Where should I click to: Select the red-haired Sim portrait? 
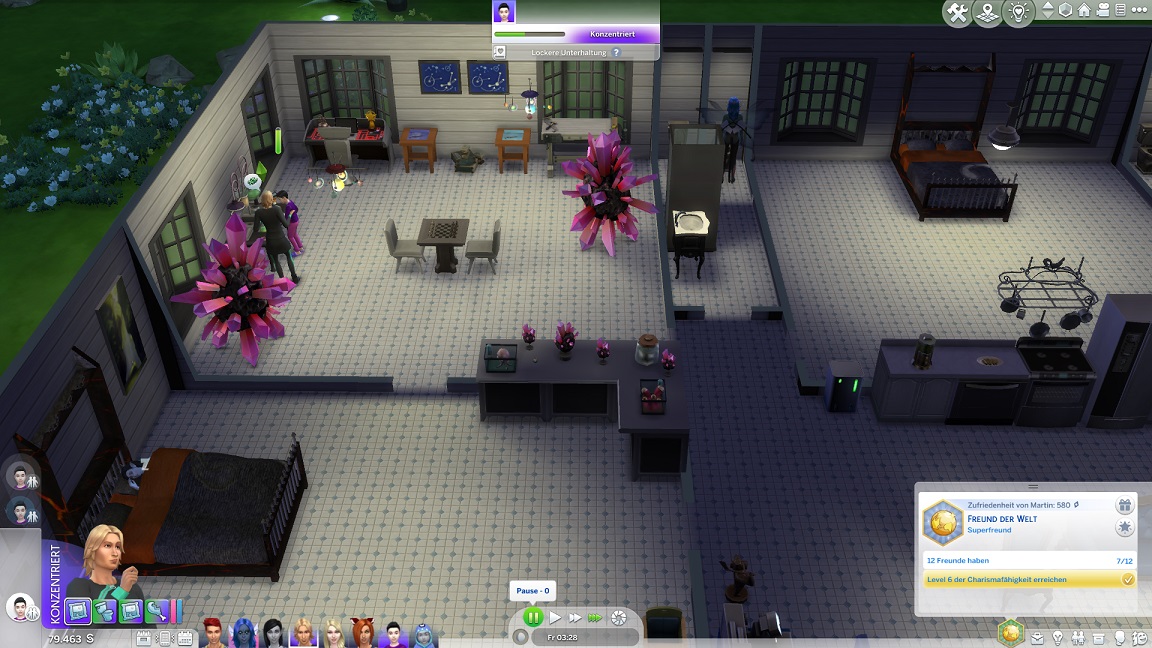[215, 632]
